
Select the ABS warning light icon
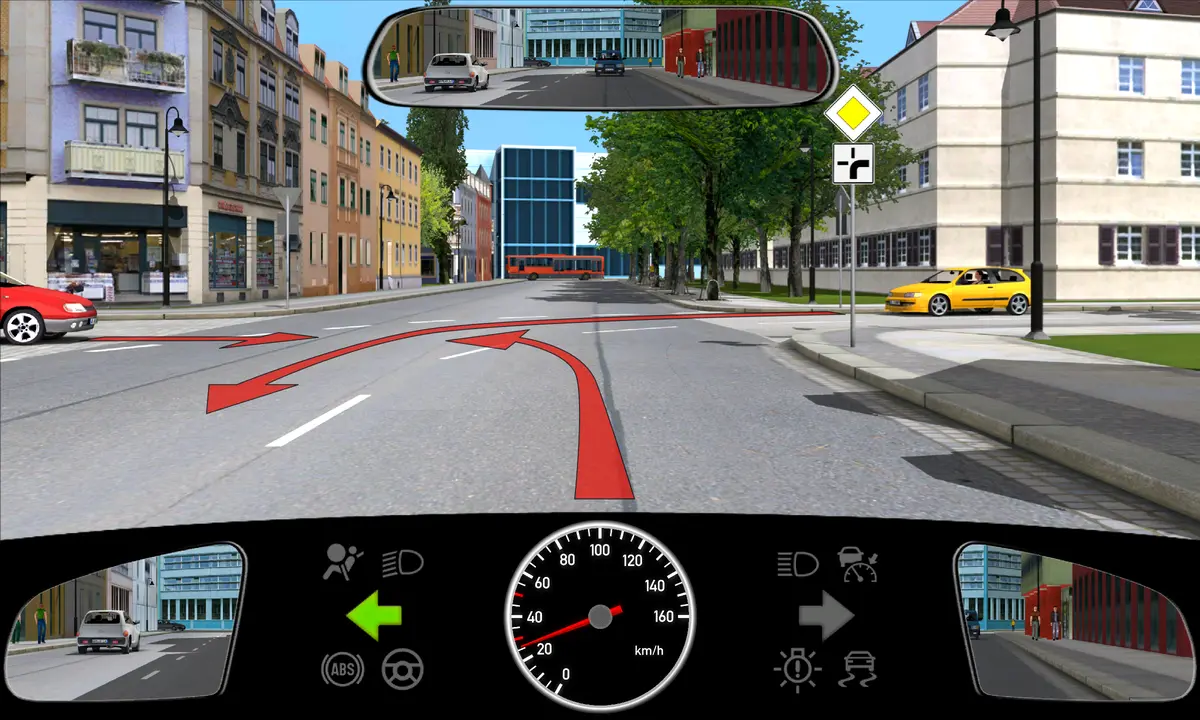click(x=342, y=668)
